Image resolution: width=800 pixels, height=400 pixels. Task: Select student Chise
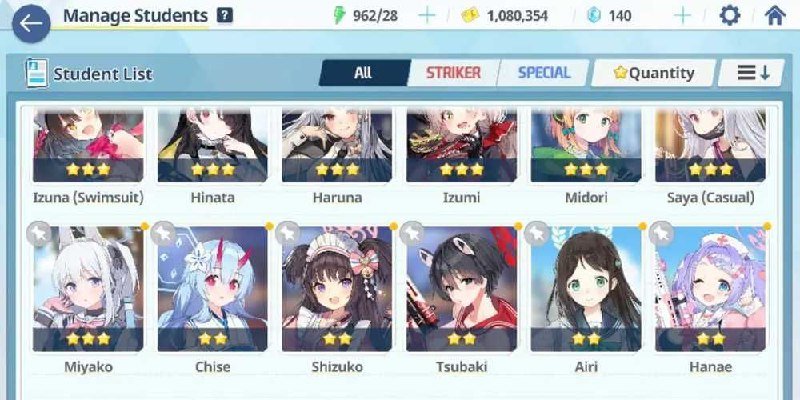[212, 290]
